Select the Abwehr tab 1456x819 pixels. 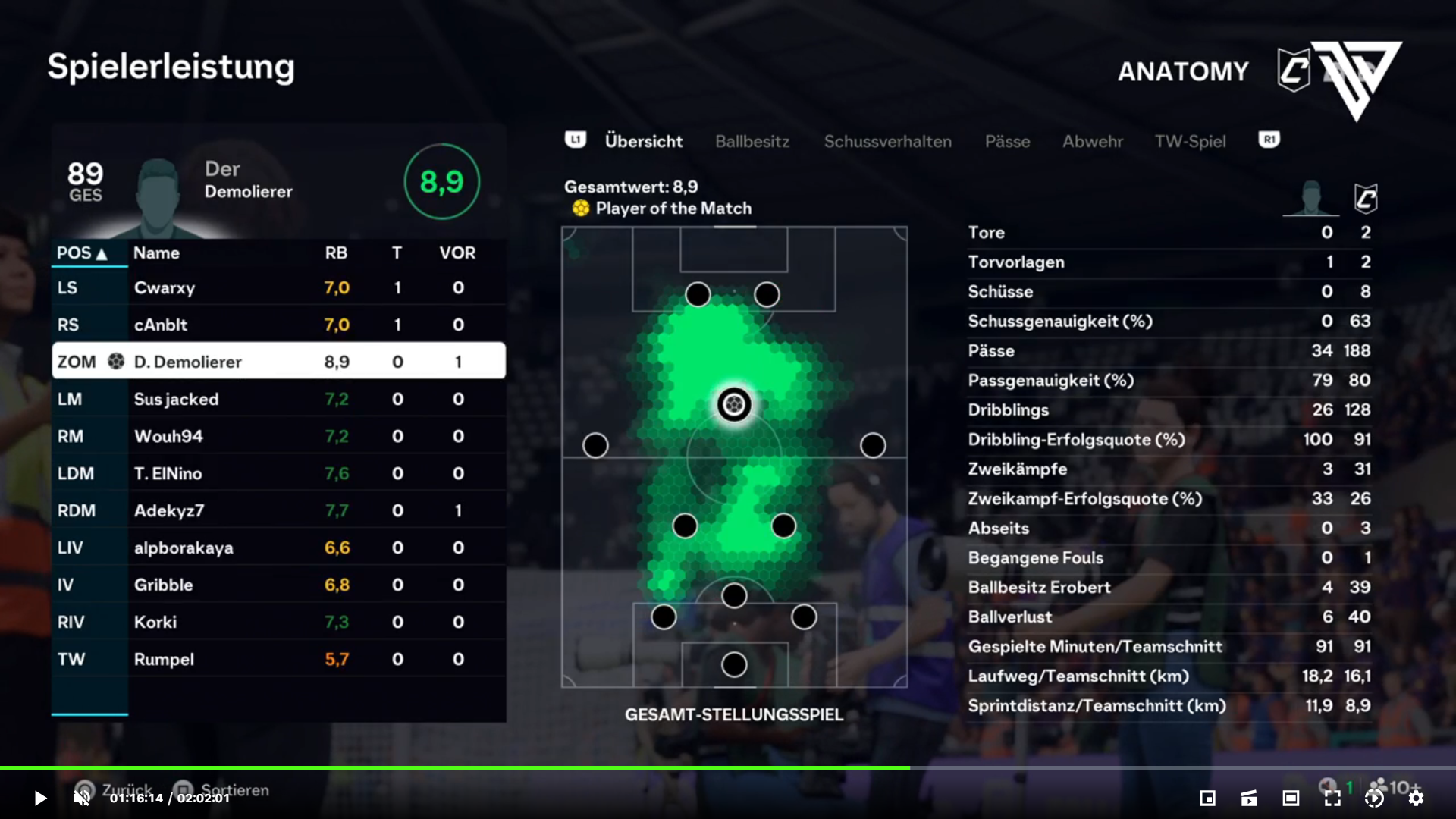click(1092, 142)
